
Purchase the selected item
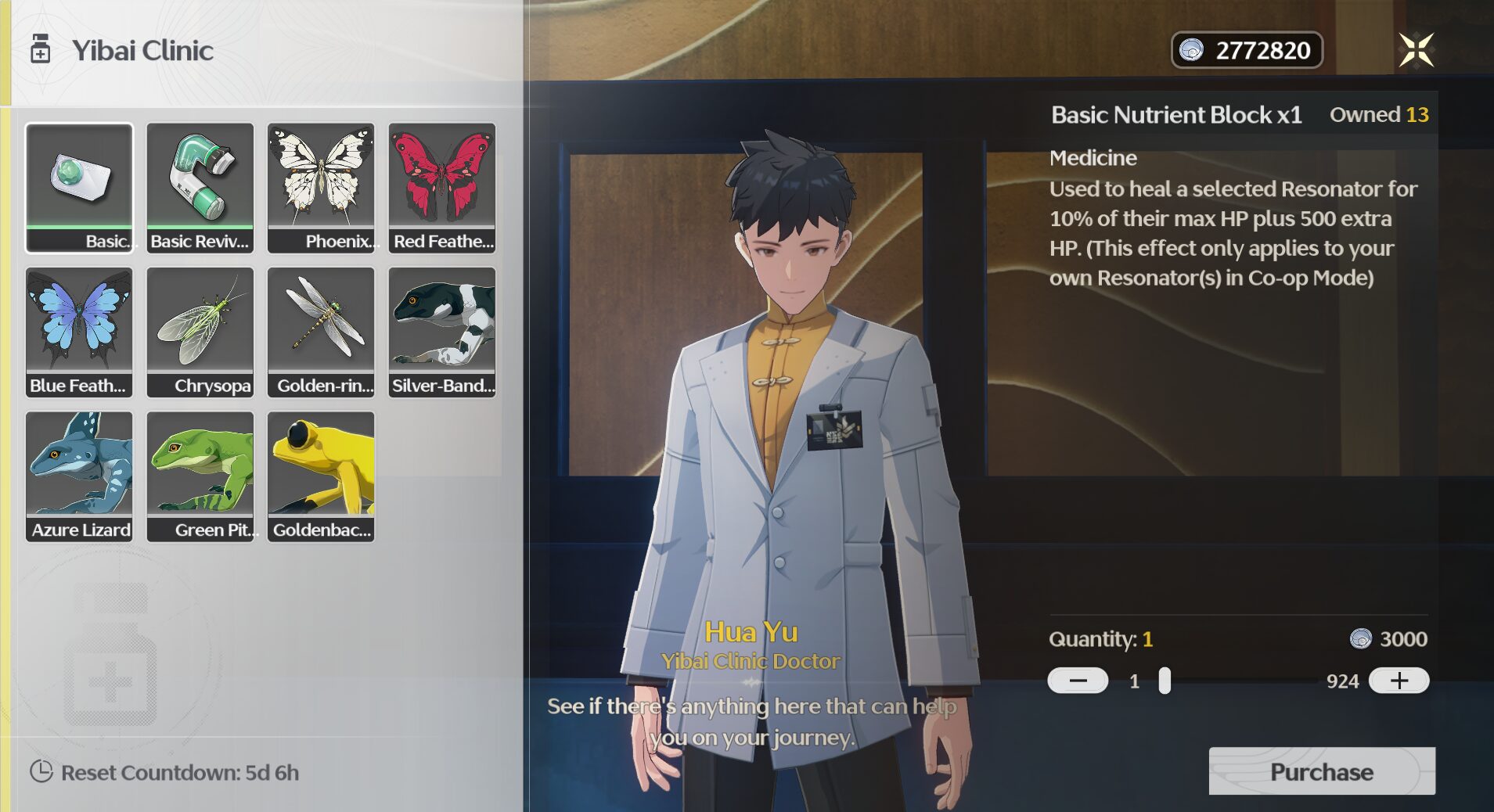1321,771
